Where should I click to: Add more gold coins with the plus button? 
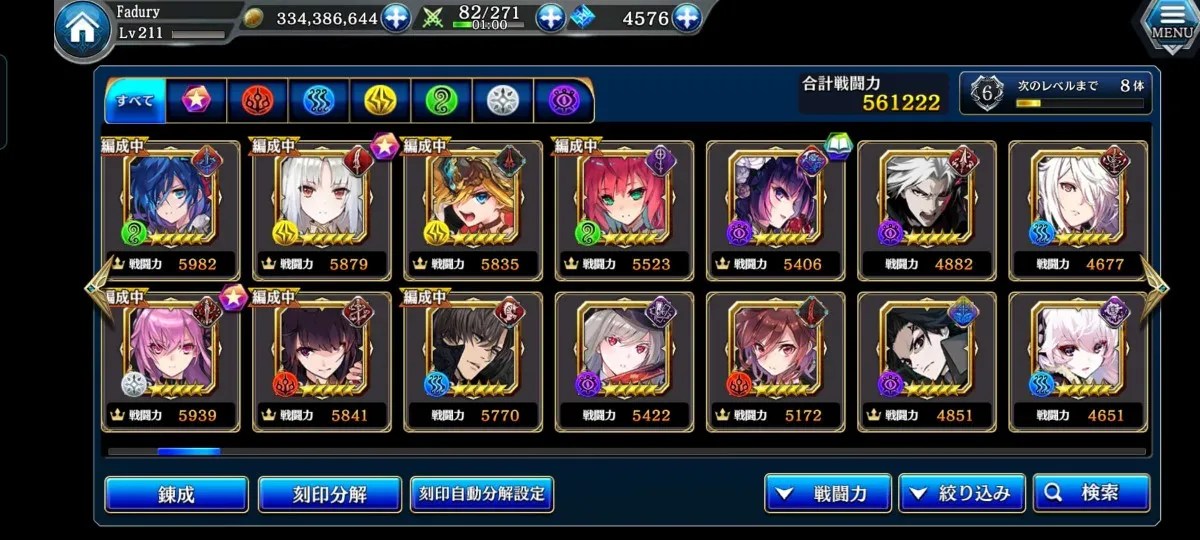[x=396, y=18]
